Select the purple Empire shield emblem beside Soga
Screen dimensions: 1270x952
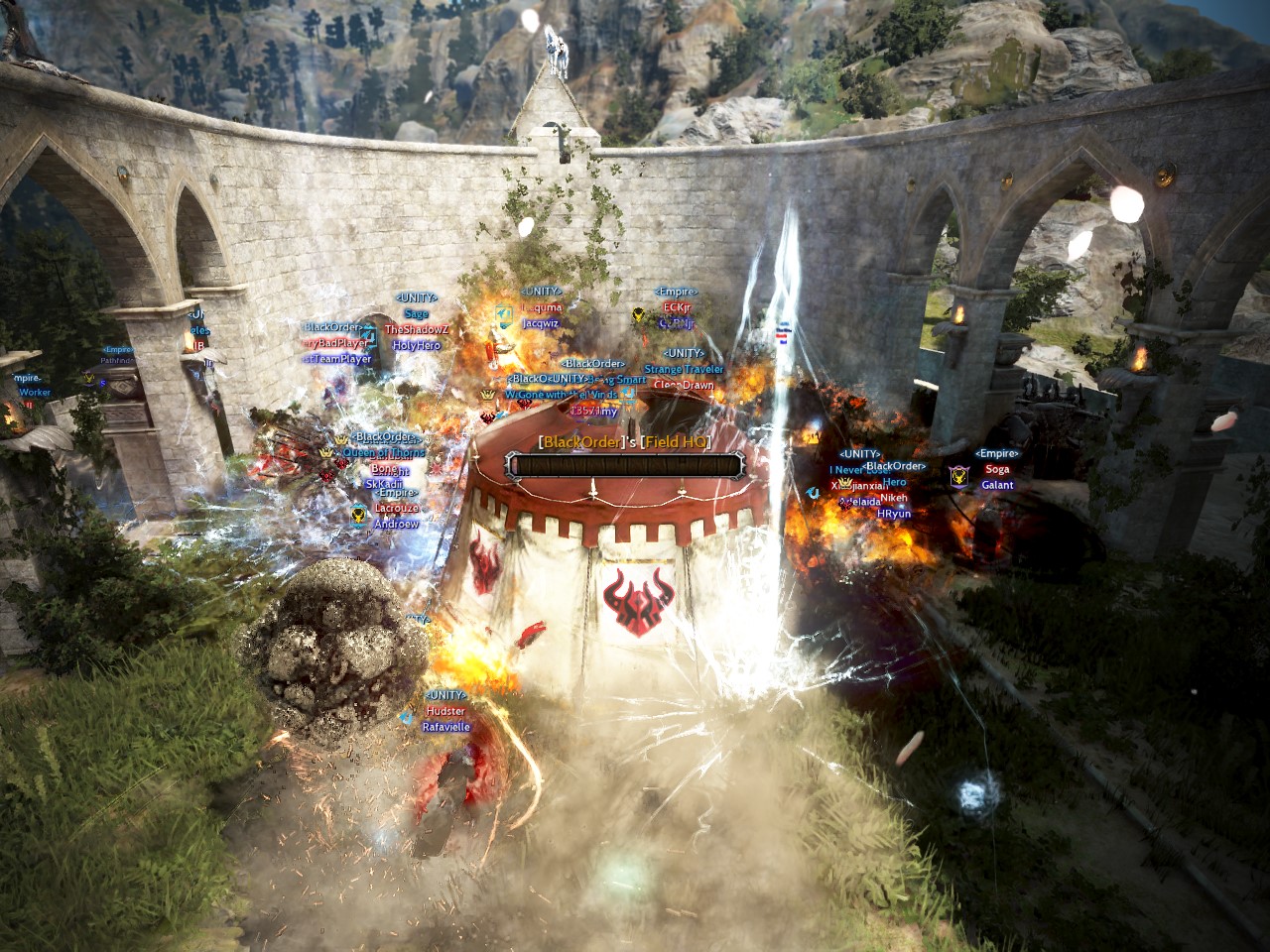click(959, 476)
